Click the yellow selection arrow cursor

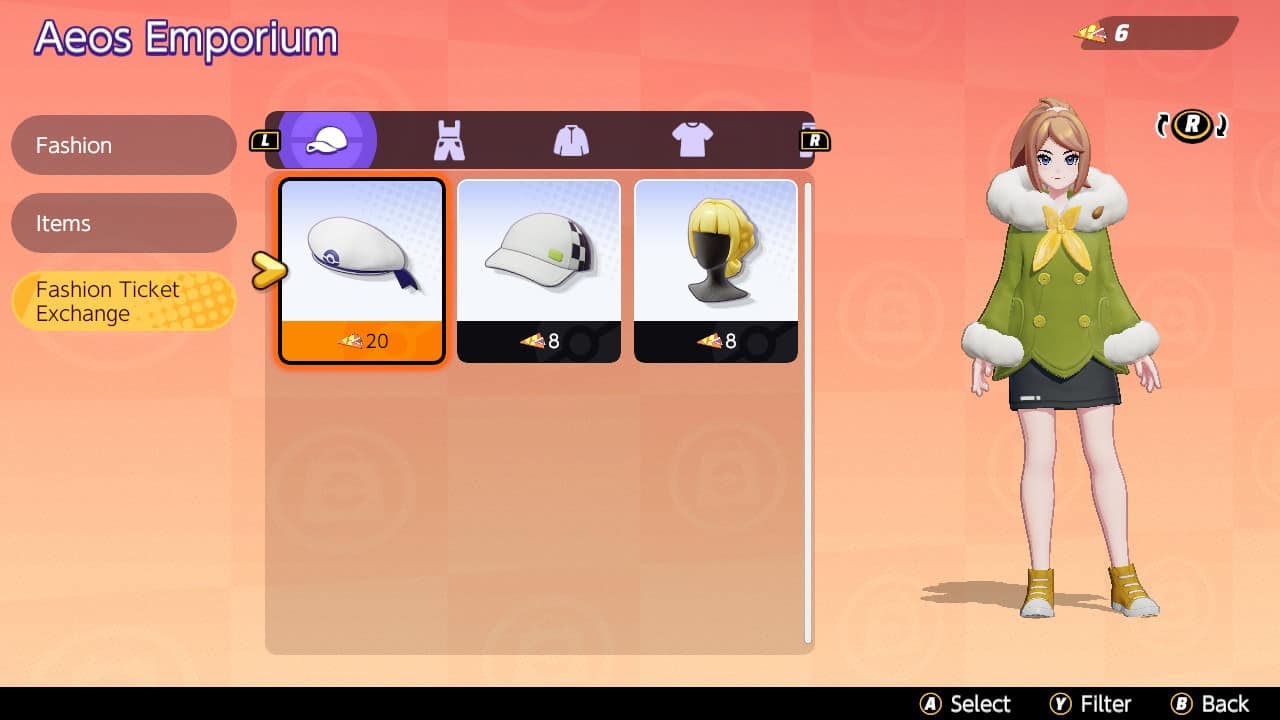[268, 268]
